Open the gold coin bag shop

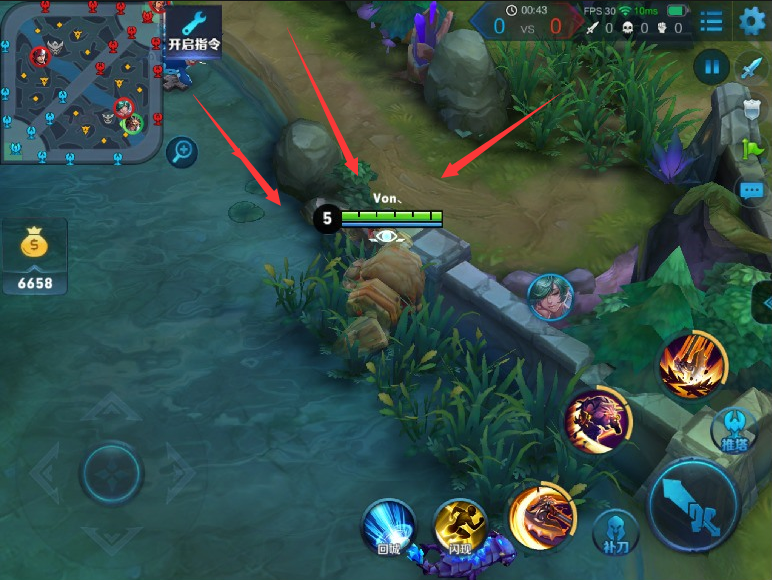pyautogui.click(x=35, y=257)
